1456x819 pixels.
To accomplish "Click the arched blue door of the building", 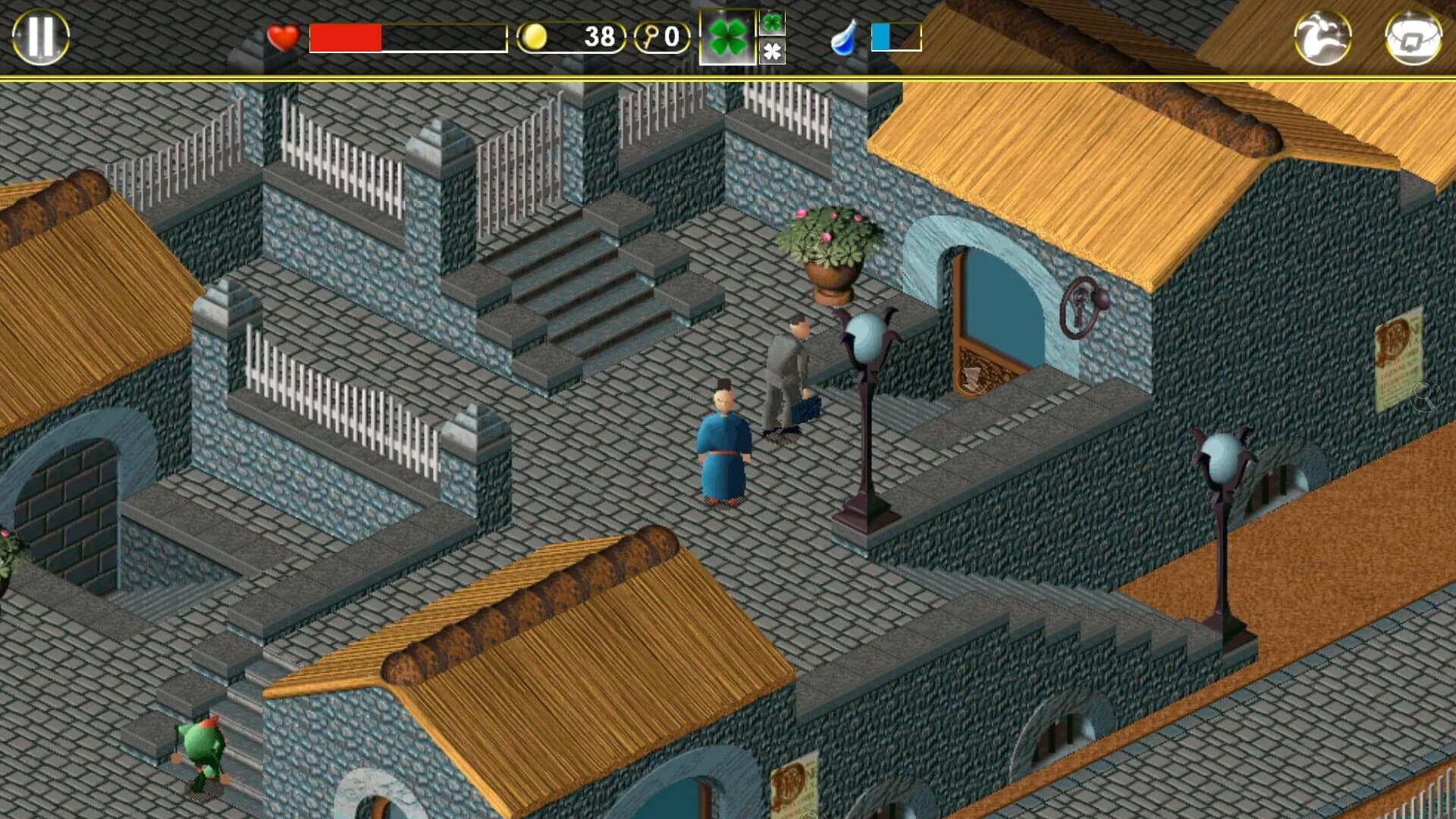I will 993,303.
